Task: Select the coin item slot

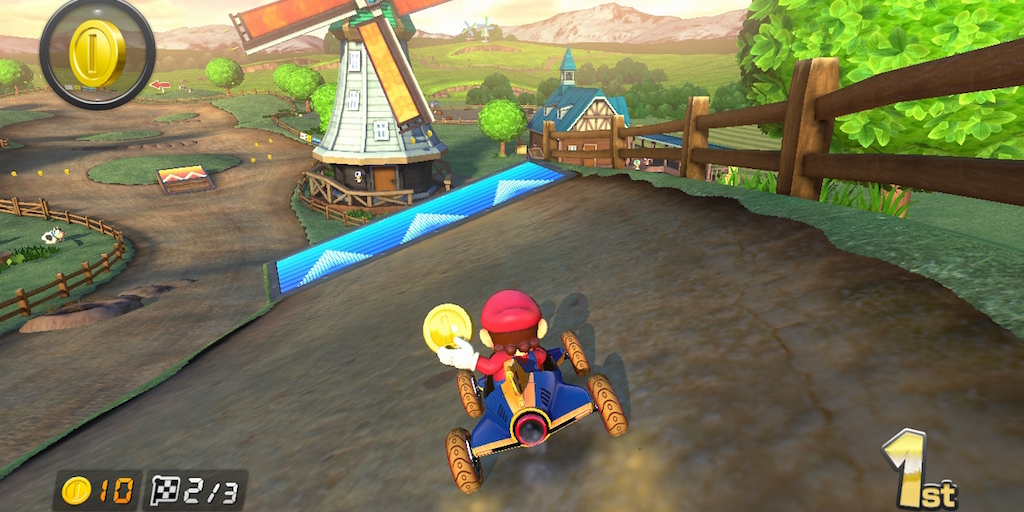Action: (97, 52)
